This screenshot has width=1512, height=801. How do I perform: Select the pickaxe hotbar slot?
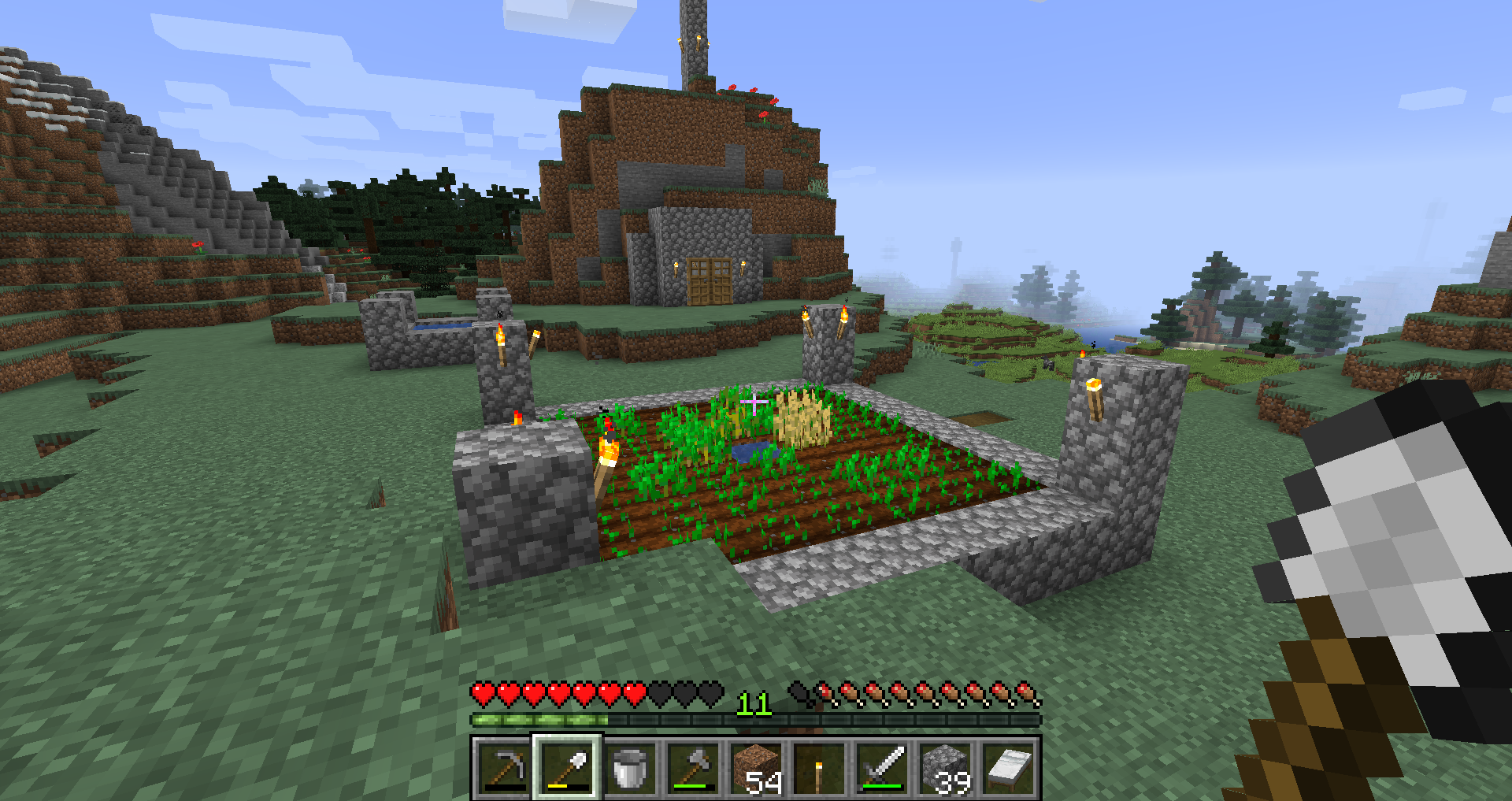[x=504, y=767]
